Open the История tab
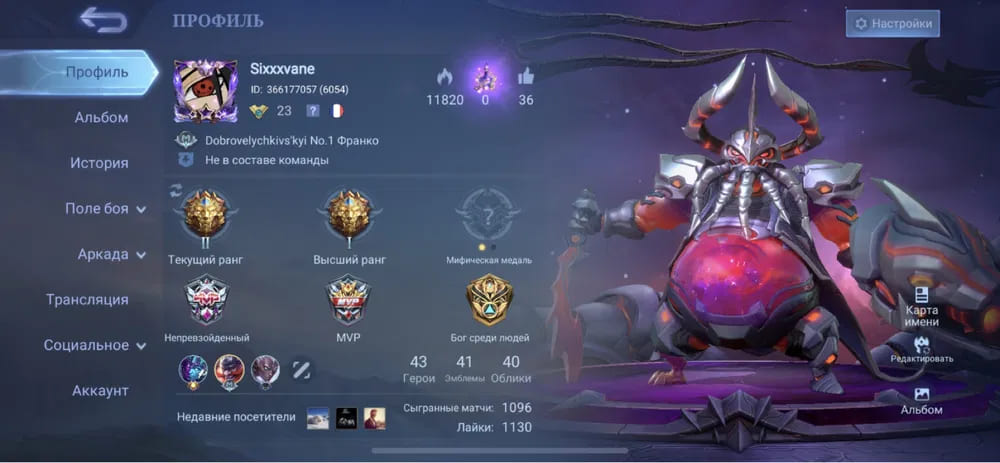Viewport: 1000px width, 463px height. point(99,163)
